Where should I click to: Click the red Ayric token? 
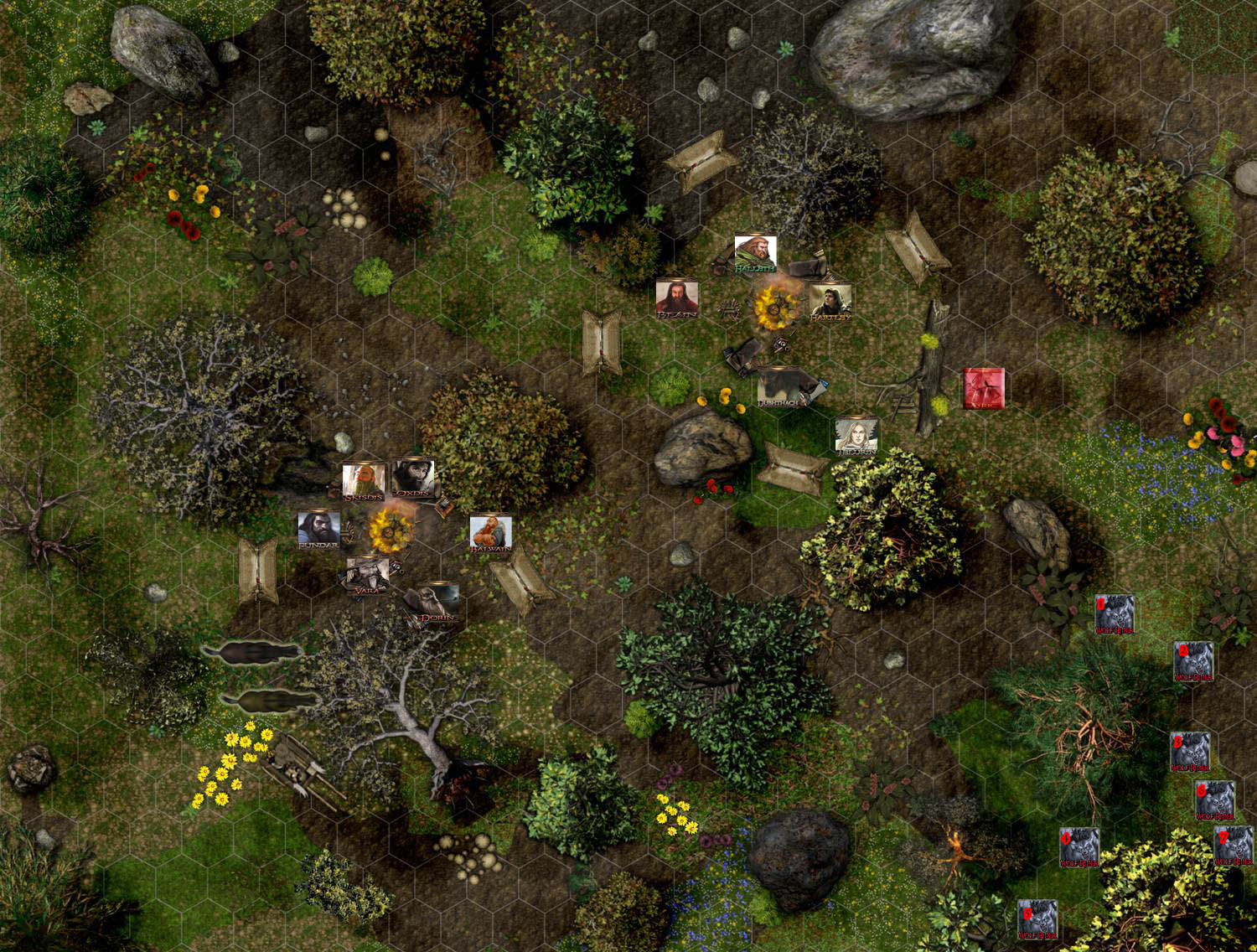point(983,388)
